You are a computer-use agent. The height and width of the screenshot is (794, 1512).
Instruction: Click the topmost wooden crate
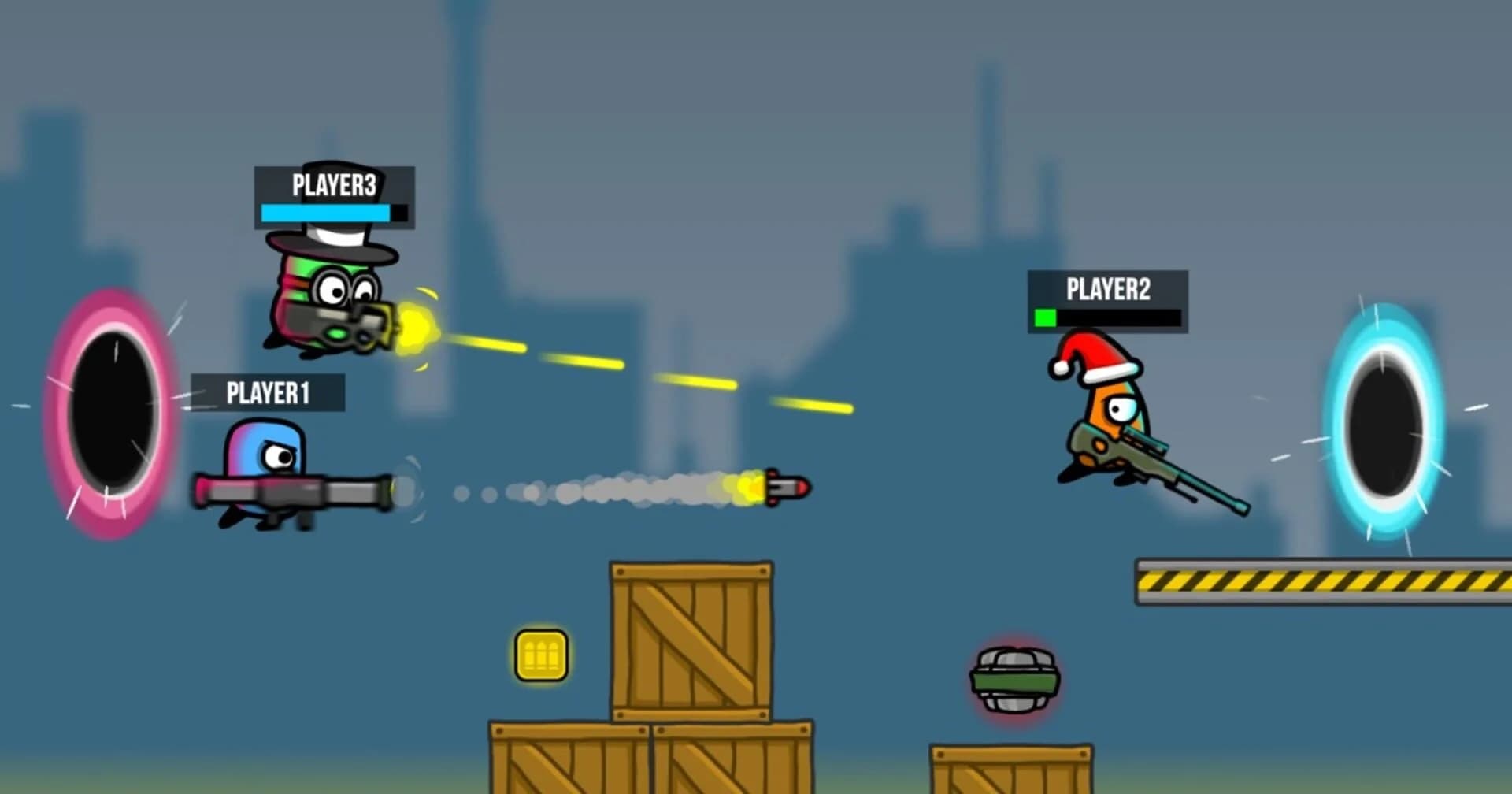689,638
